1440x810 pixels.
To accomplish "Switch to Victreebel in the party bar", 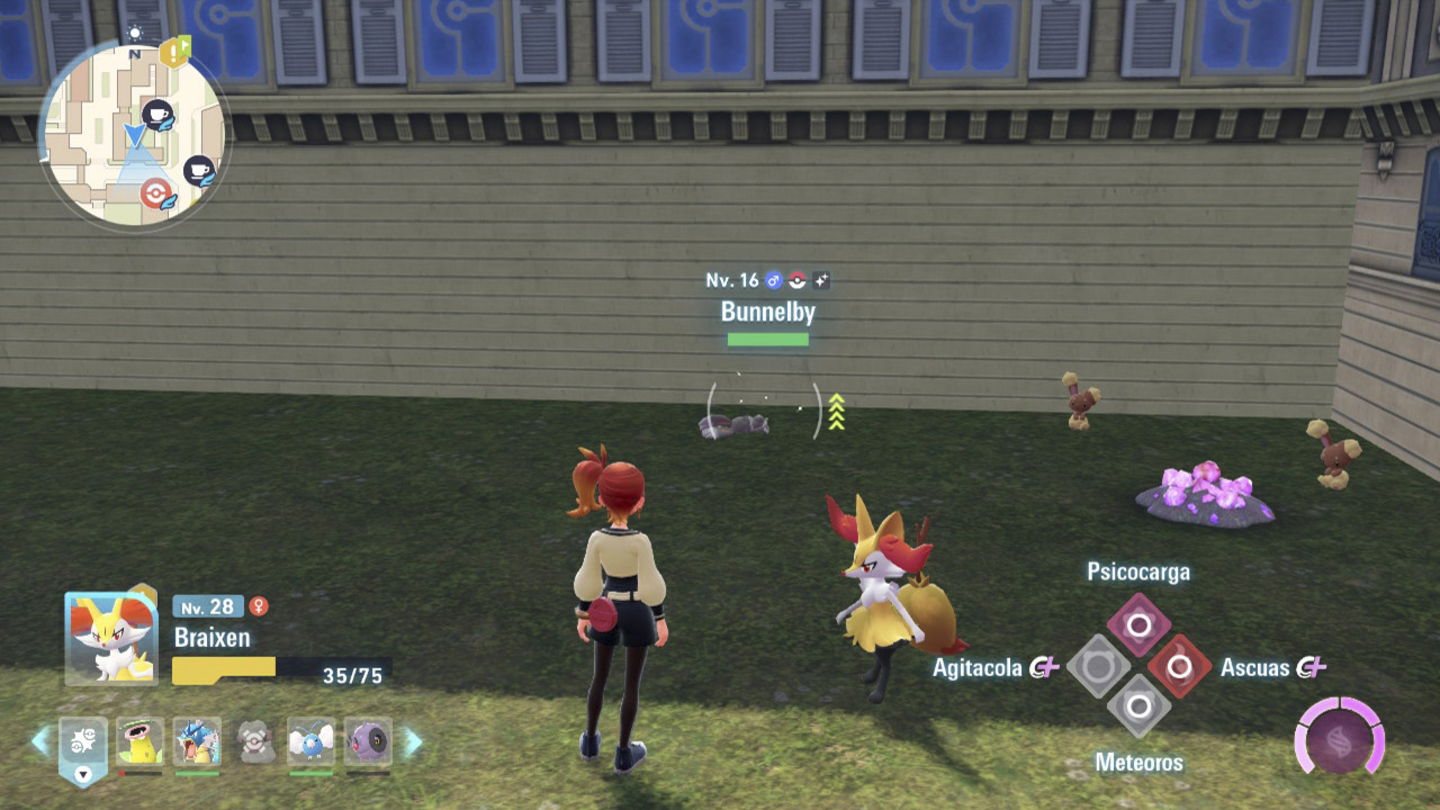I will pos(139,741).
